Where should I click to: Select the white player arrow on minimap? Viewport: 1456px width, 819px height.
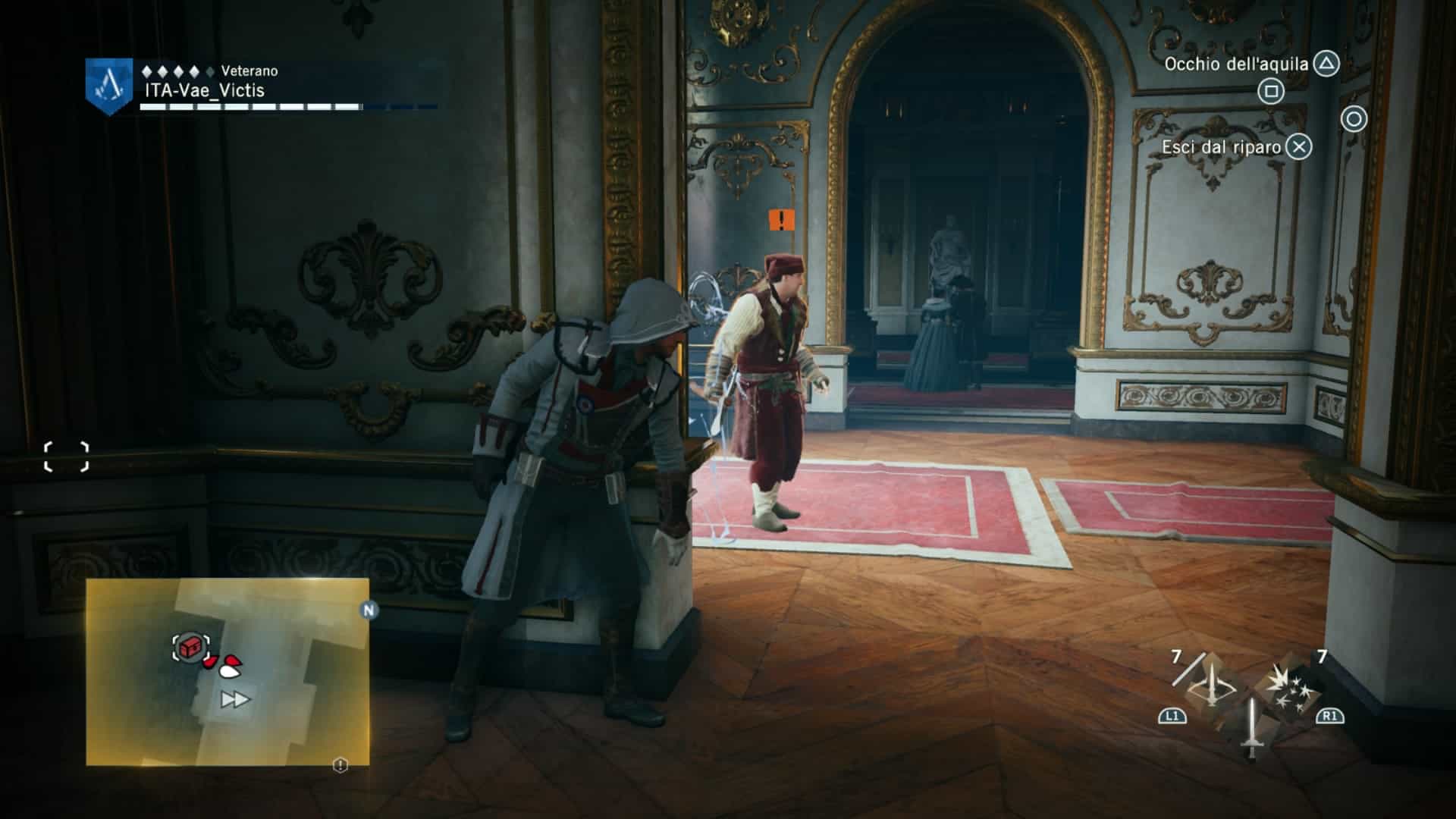231,670
